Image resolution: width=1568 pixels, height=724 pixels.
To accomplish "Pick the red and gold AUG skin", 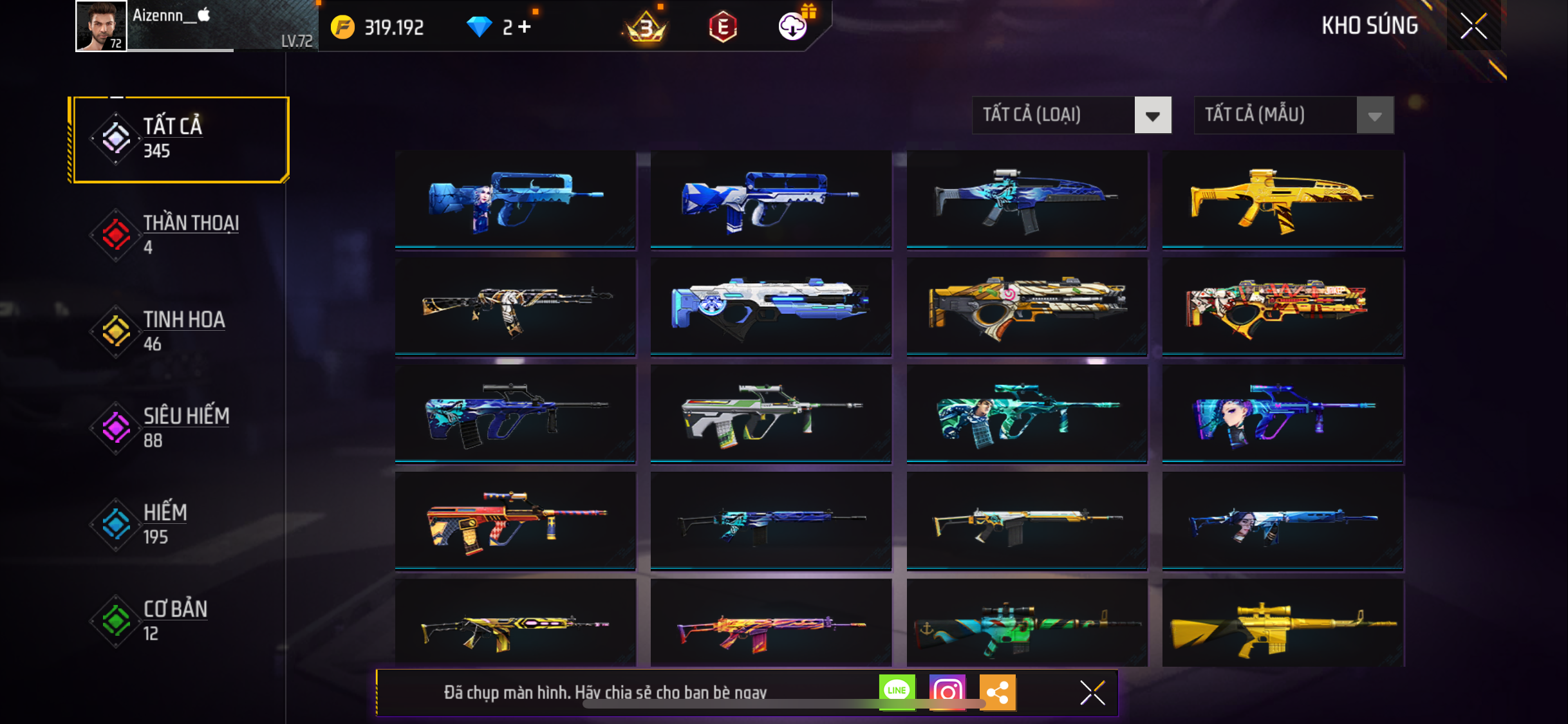I will 515,521.
